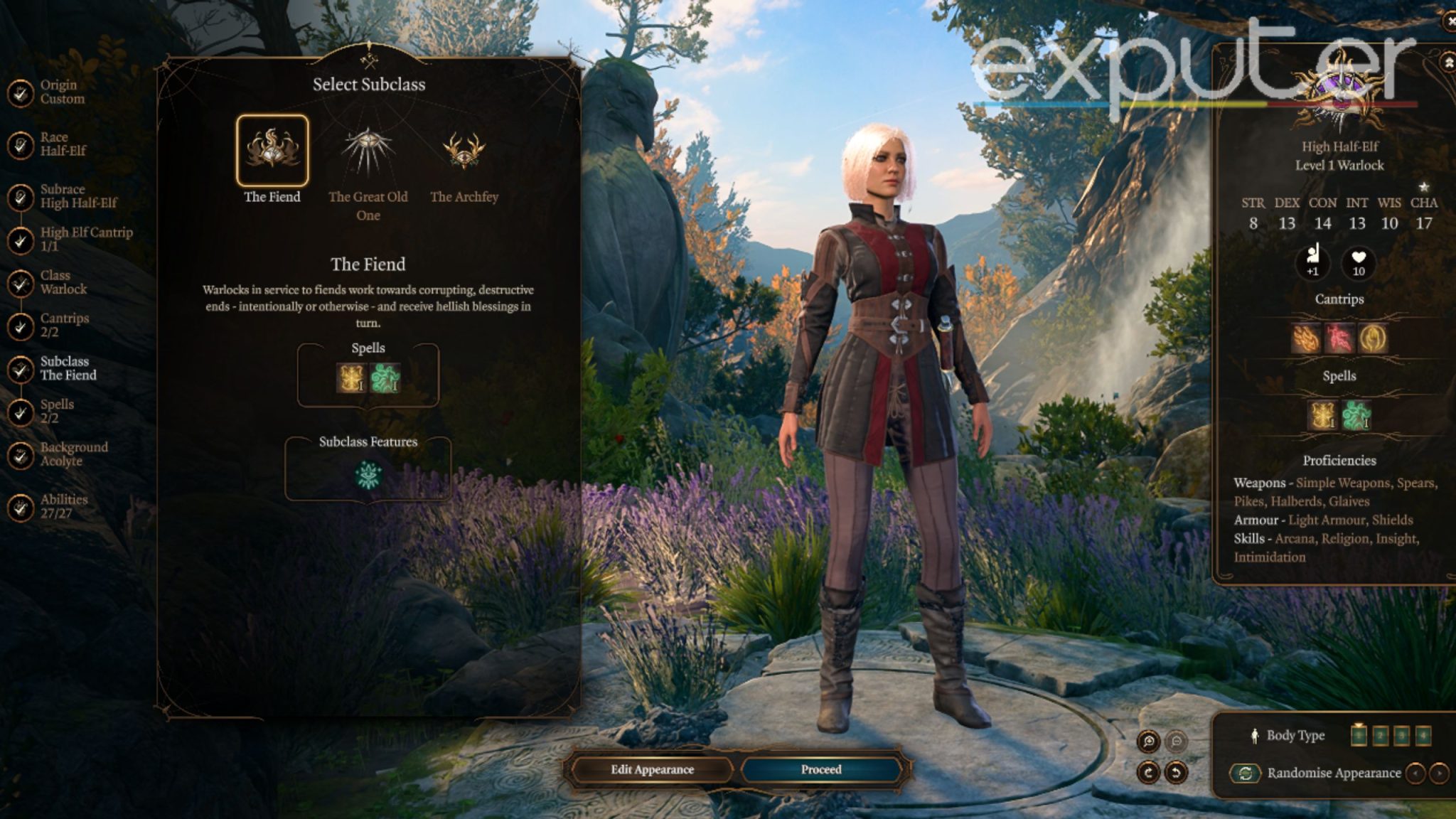
Task: Open the Origin step
Action: (x=62, y=92)
